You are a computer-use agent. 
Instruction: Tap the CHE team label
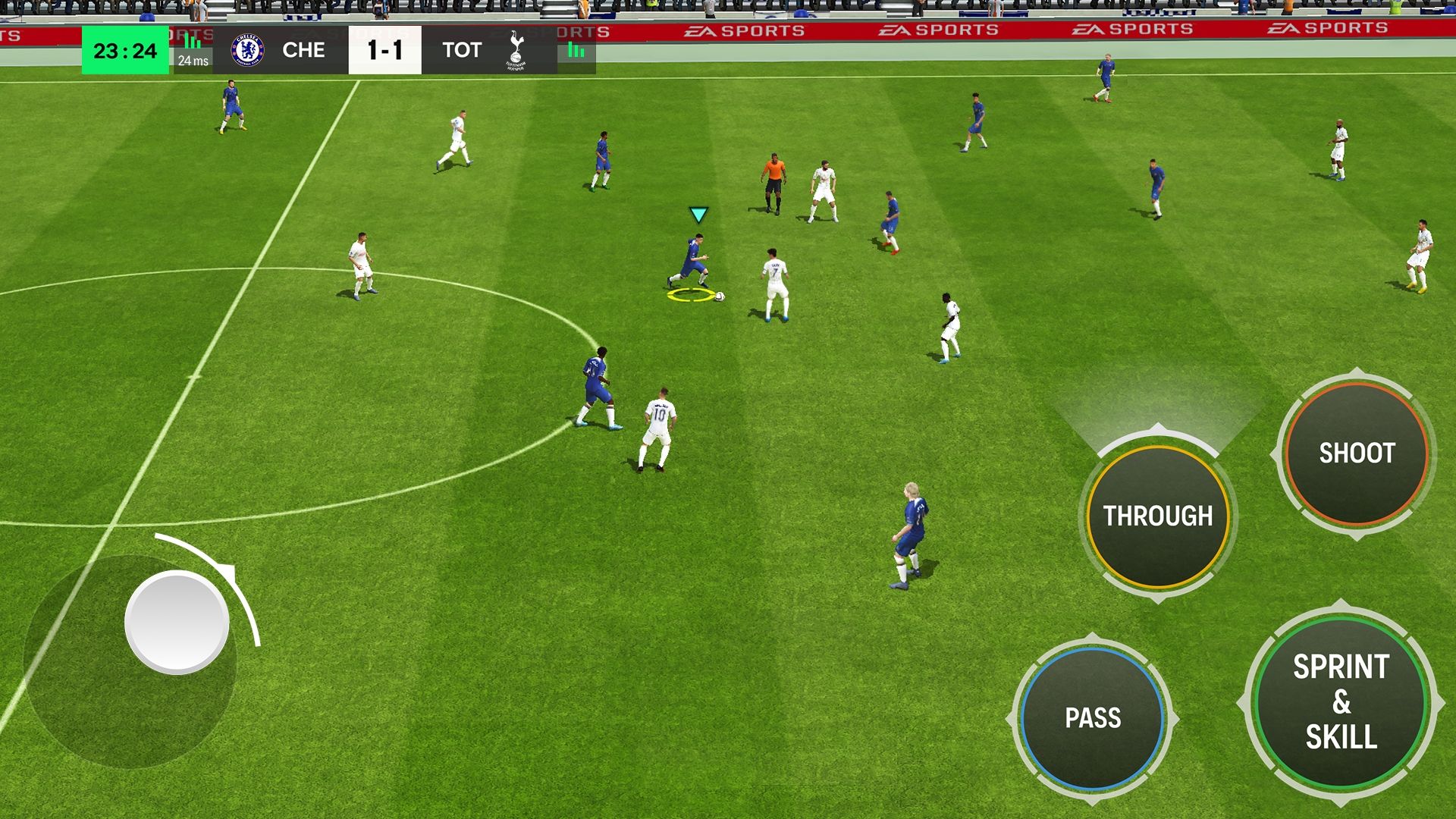[x=304, y=50]
